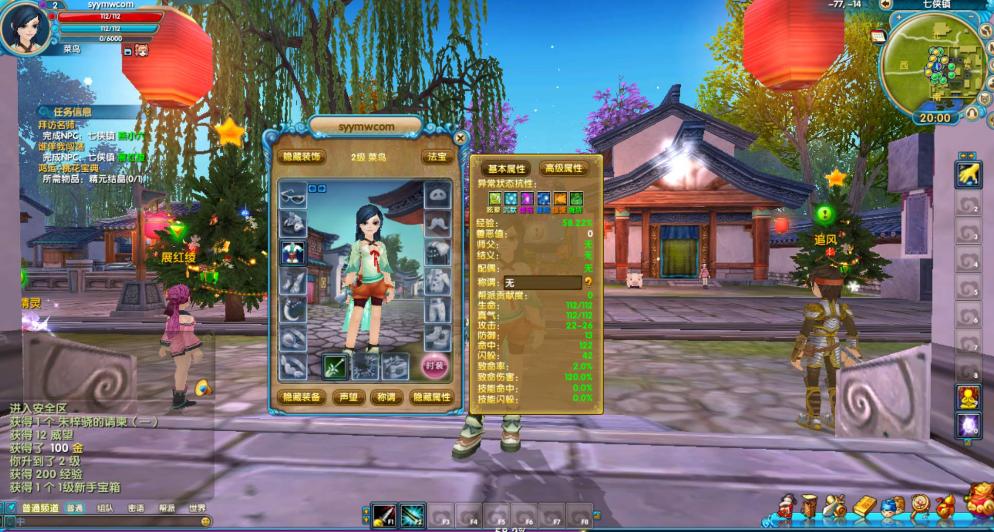The height and width of the screenshot is (532, 994).
Task: Select the equipped sword weapon slot
Action: coord(336,367)
